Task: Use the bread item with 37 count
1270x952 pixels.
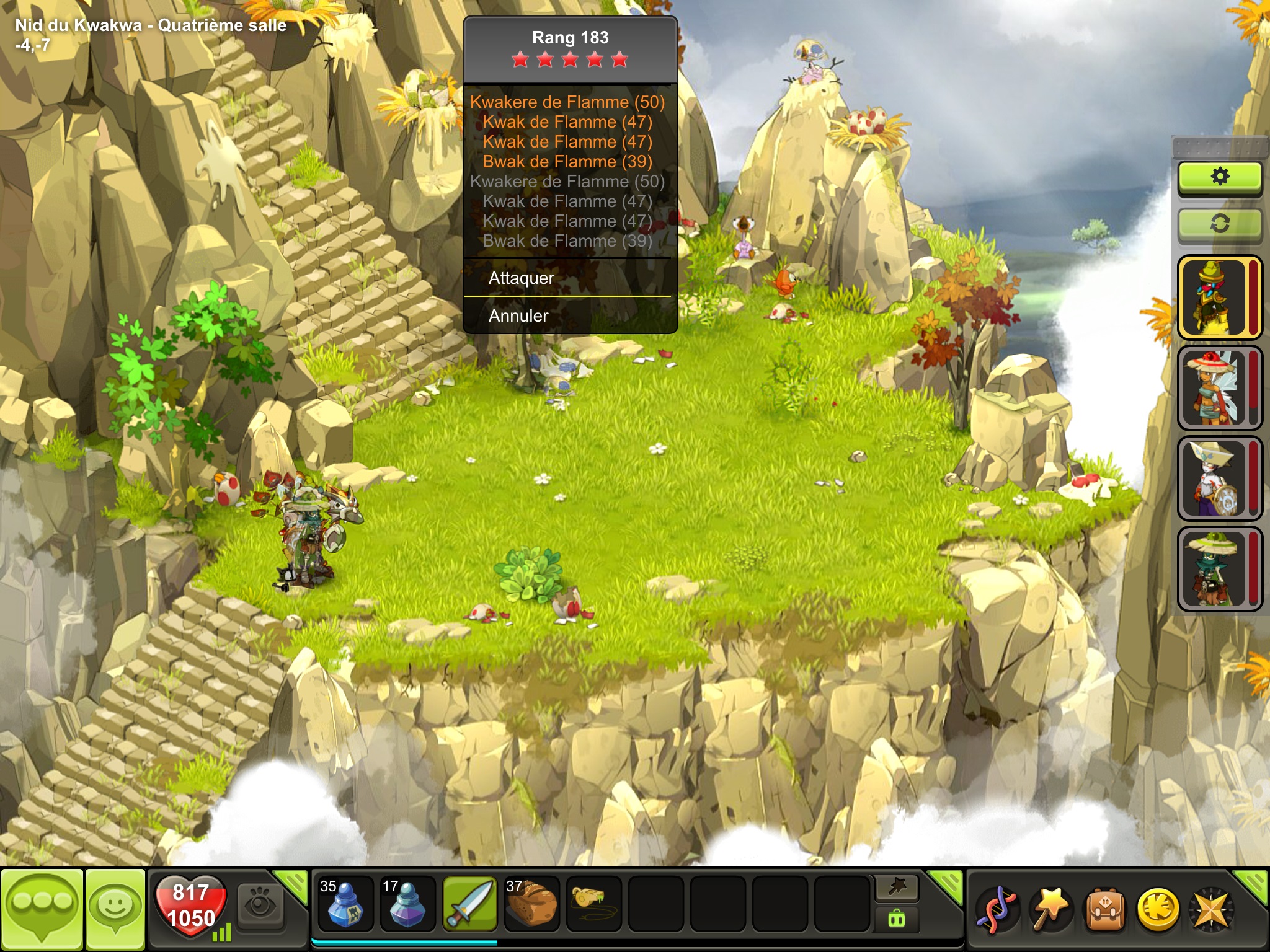Action: coord(531,904)
